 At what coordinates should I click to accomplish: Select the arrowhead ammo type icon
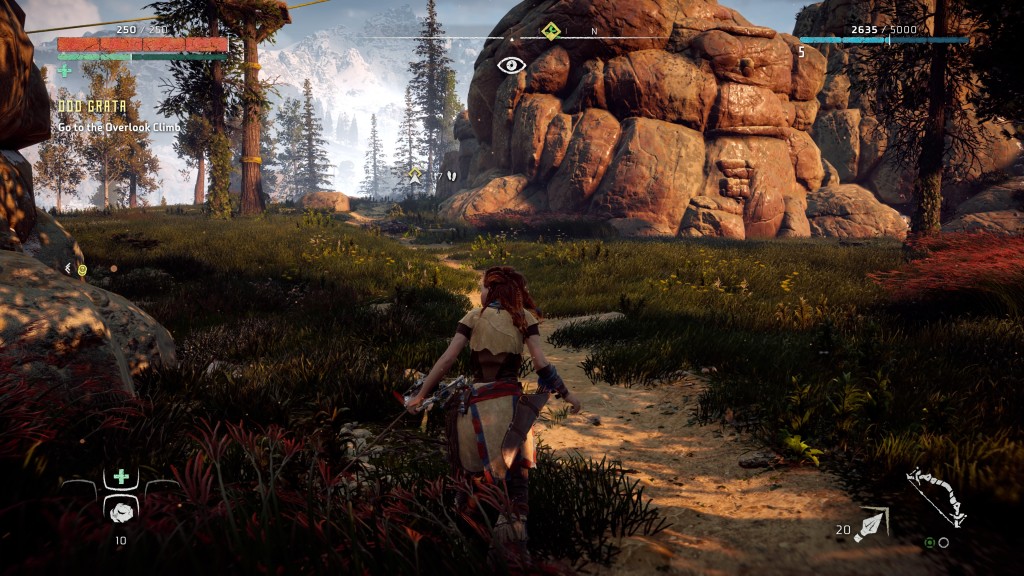click(x=872, y=524)
